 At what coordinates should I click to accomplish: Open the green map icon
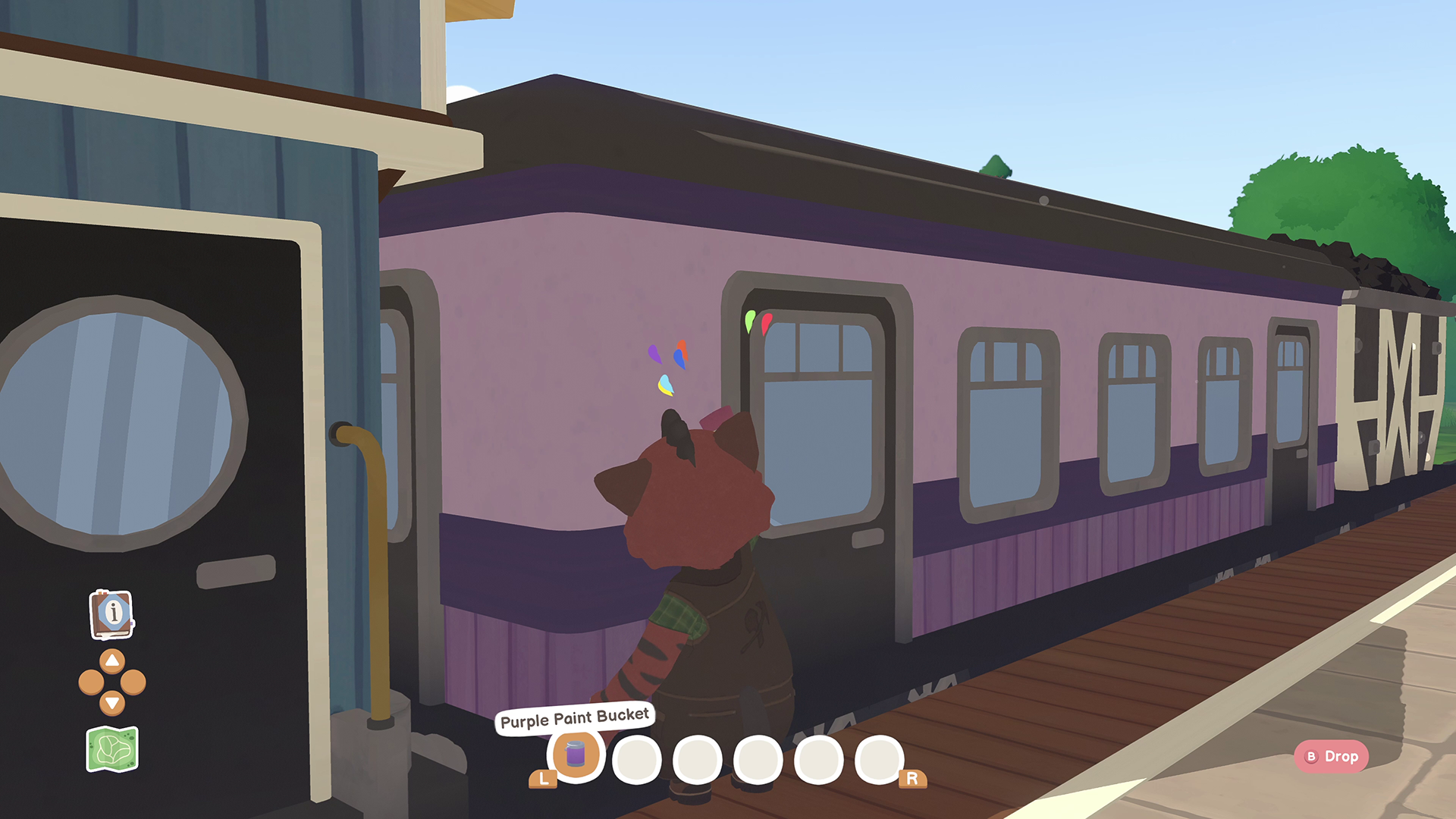click(x=112, y=749)
